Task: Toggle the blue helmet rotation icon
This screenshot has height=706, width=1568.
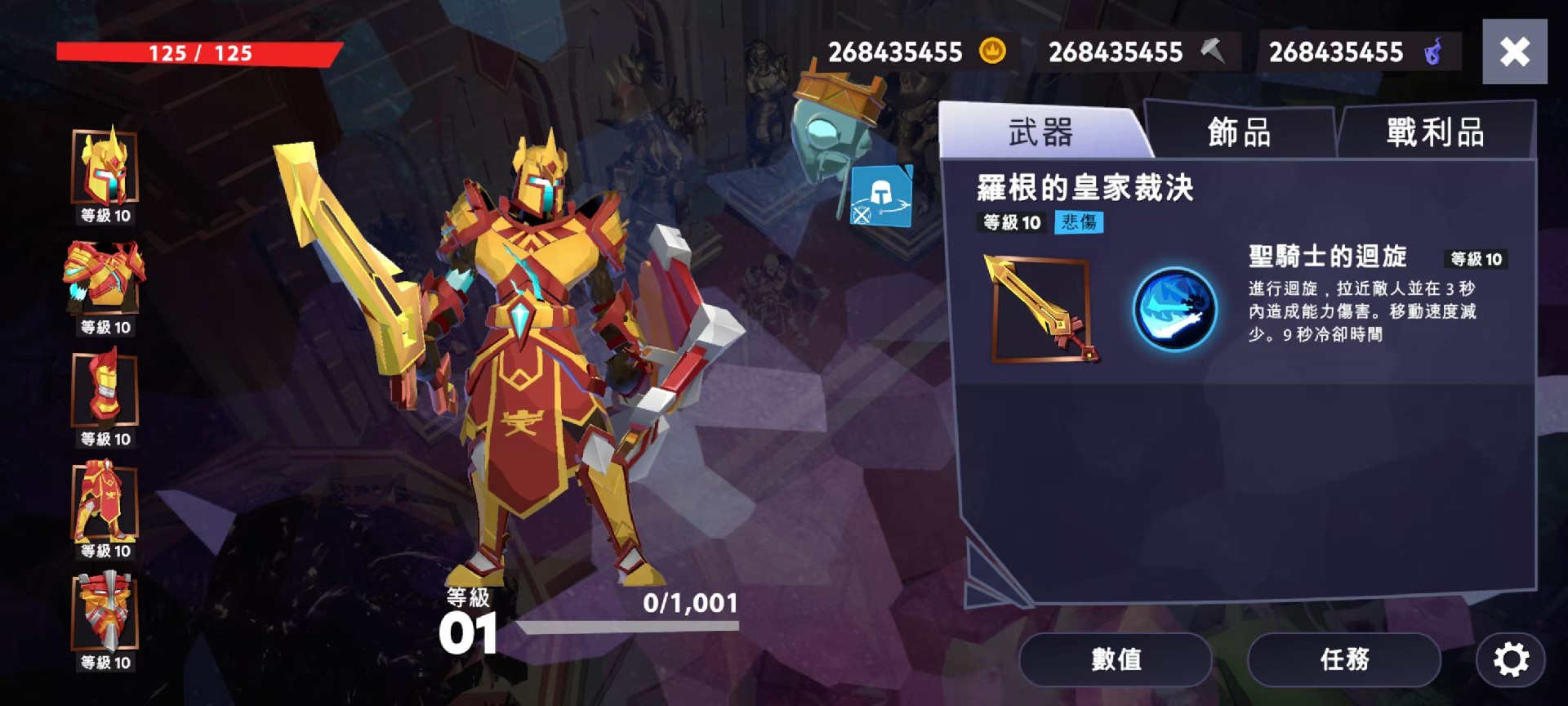Action: (881, 197)
